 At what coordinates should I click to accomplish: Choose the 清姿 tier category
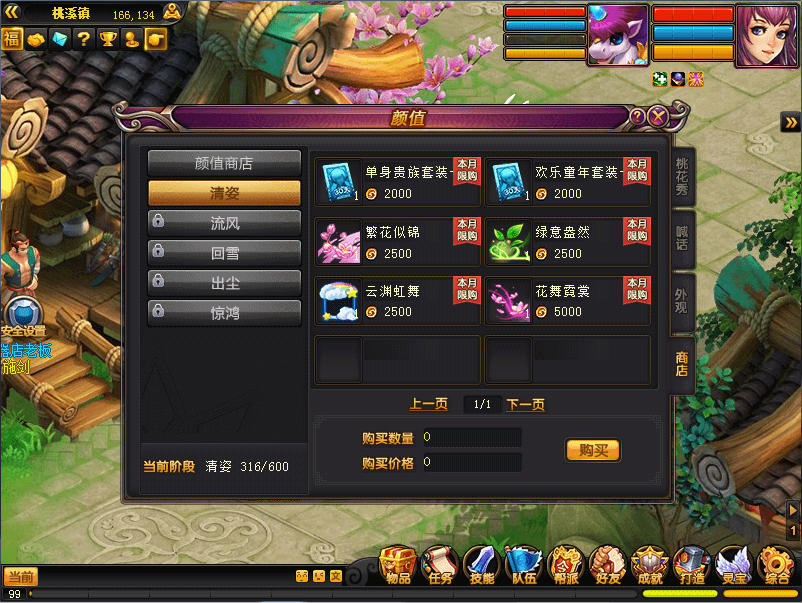click(224, 193)
